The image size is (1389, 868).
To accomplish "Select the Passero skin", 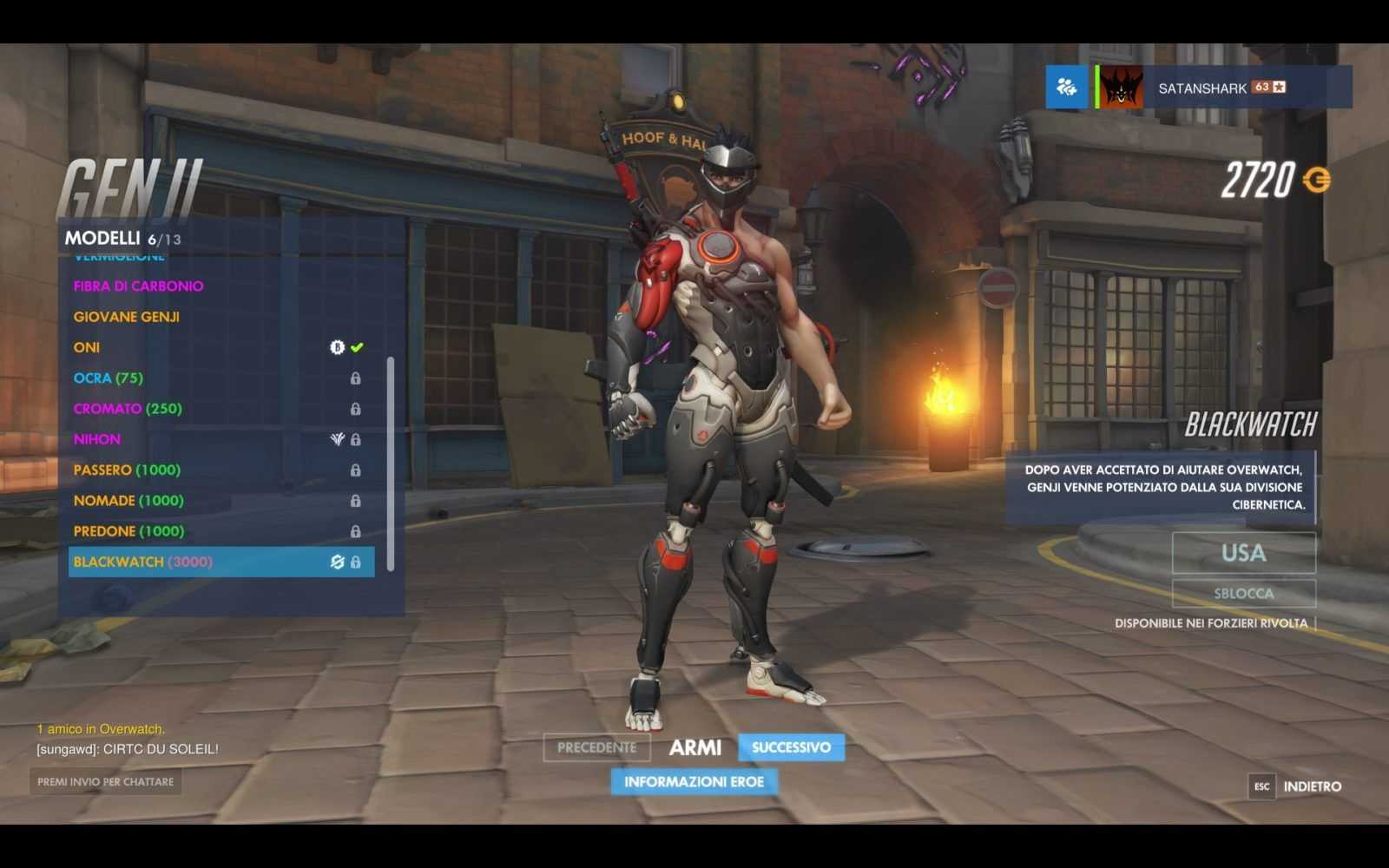I will pos(127,470).
